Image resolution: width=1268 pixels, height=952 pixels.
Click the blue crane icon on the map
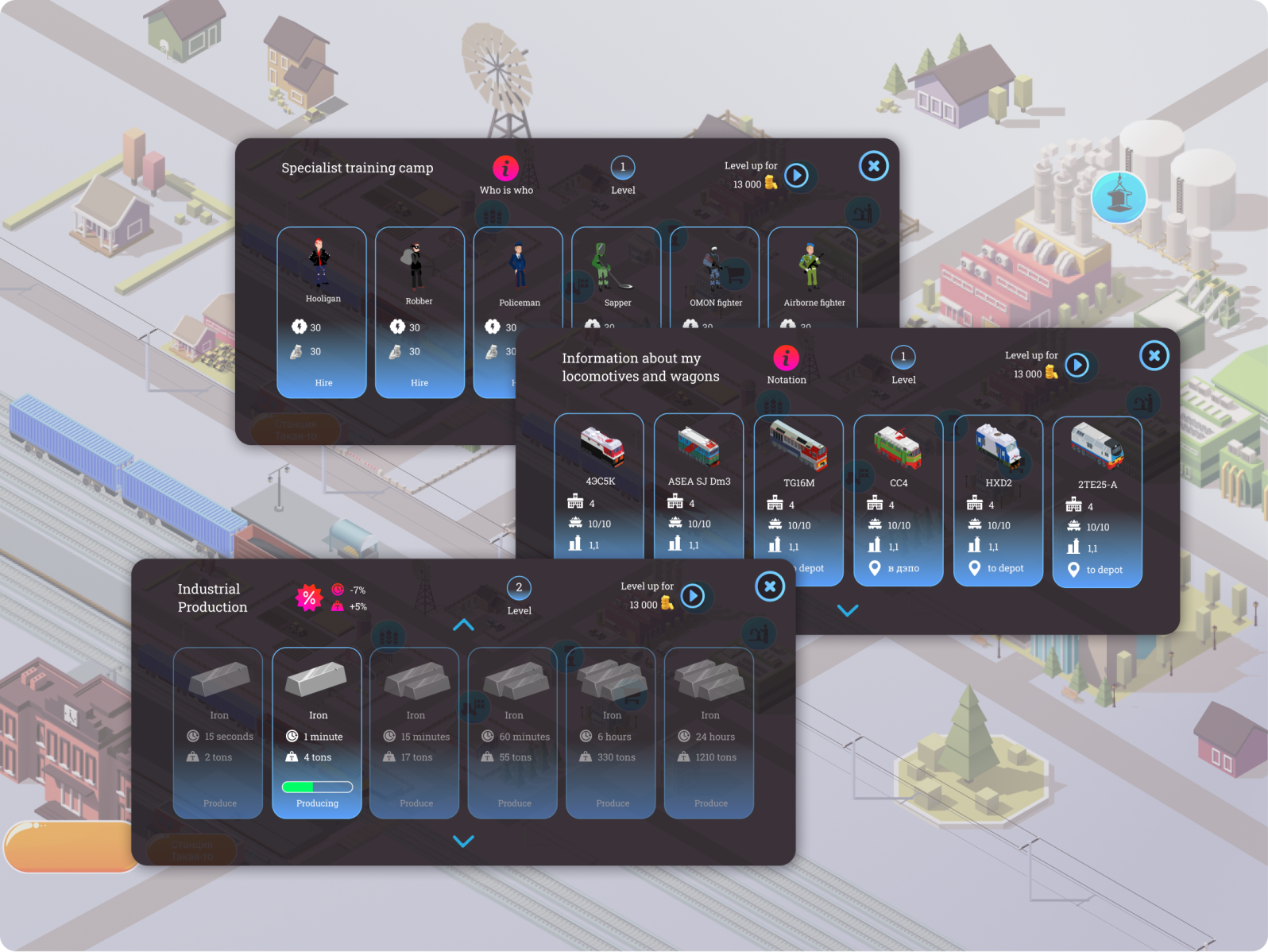point(1119,197)
